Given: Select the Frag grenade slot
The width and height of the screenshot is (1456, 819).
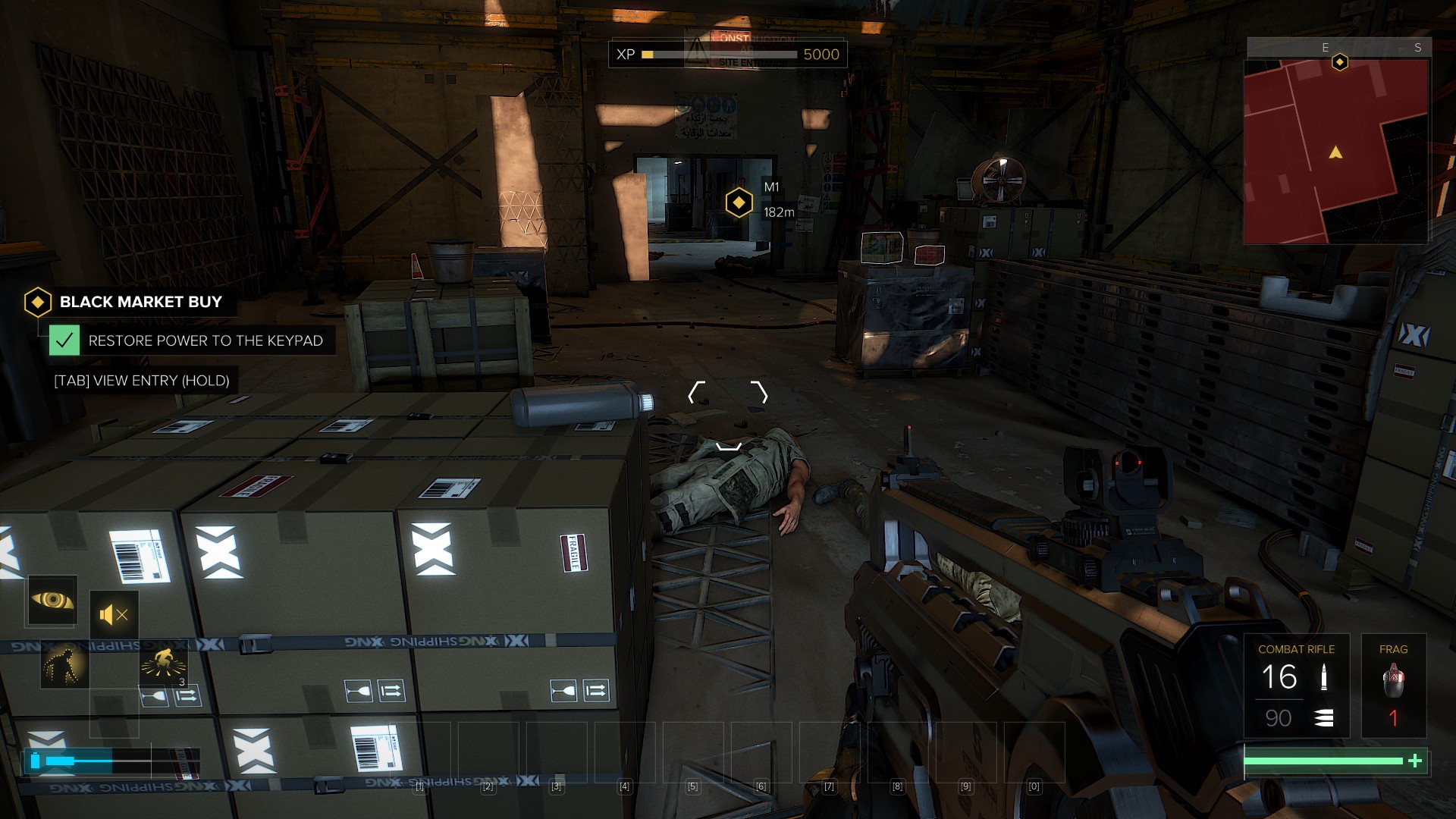Looking at the screenshot, I should pos(1393,686).
